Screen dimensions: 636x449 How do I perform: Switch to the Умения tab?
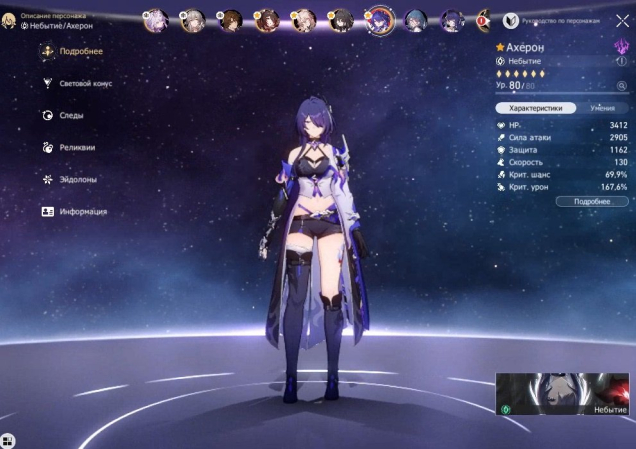click(602, 107)
